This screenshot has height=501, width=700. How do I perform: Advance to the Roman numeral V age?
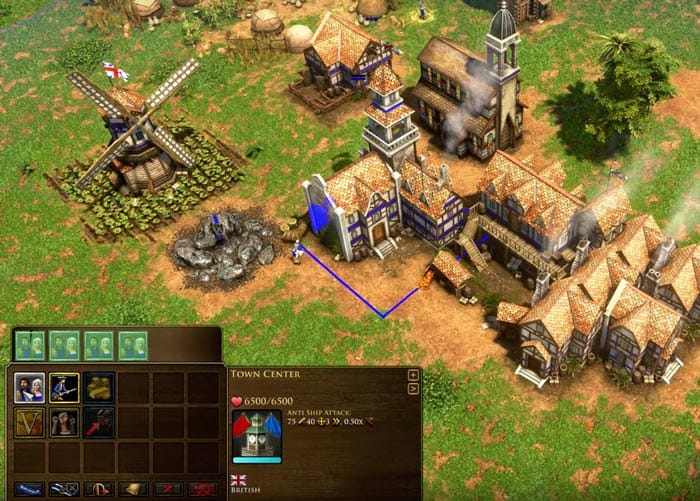[x=29, y=422]
